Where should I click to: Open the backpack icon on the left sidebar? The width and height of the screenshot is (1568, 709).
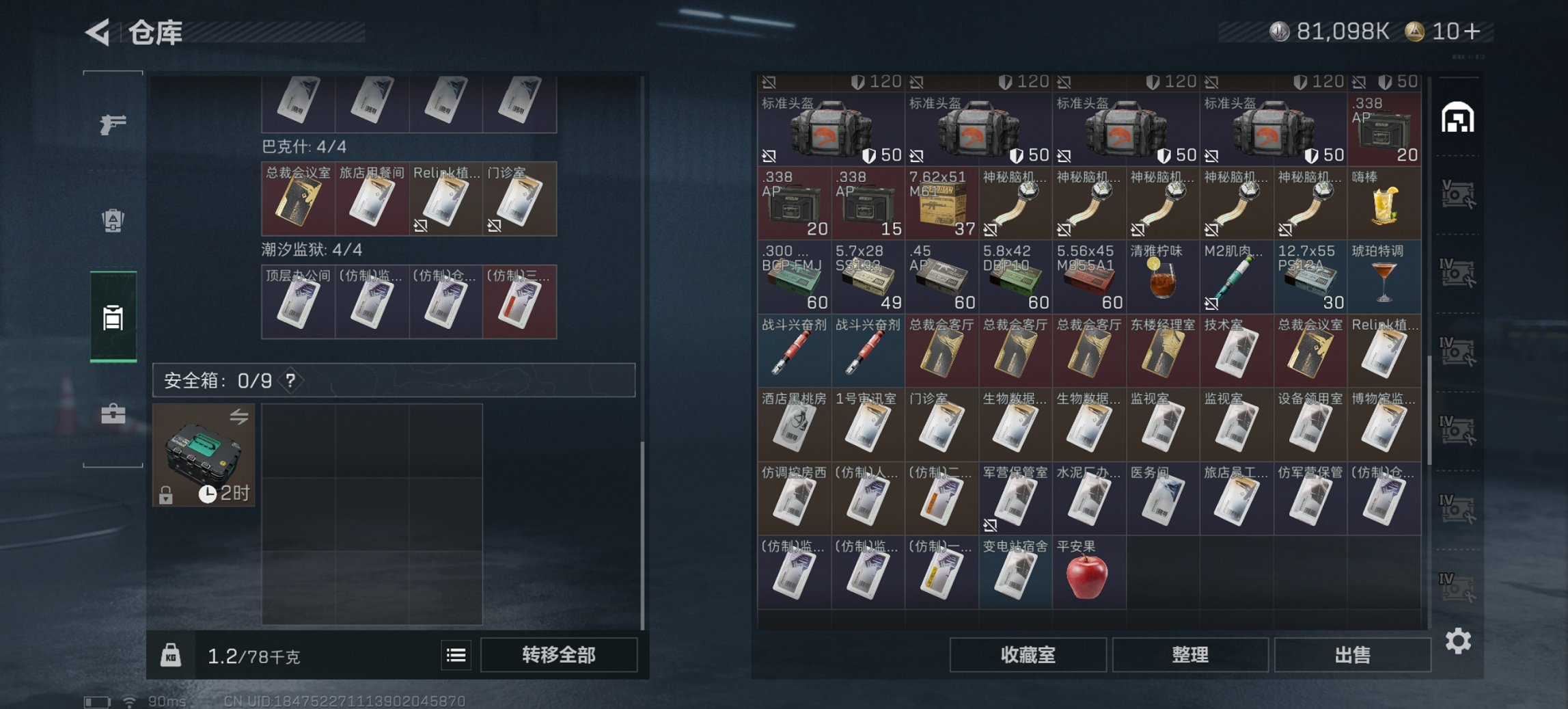[114, 220]
